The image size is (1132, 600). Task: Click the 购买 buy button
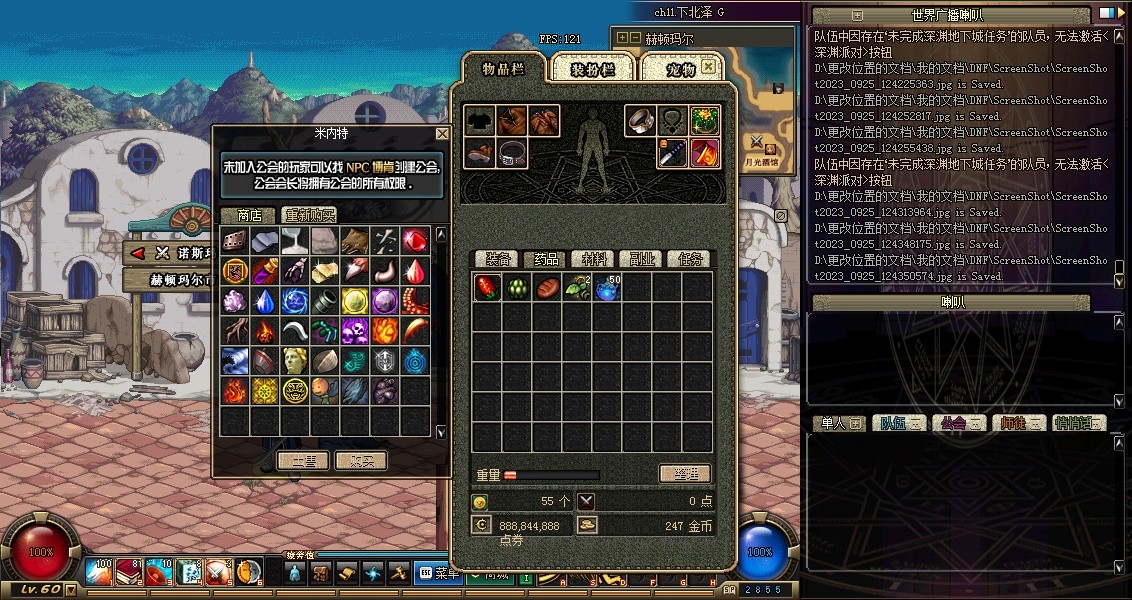click(361, 461)
